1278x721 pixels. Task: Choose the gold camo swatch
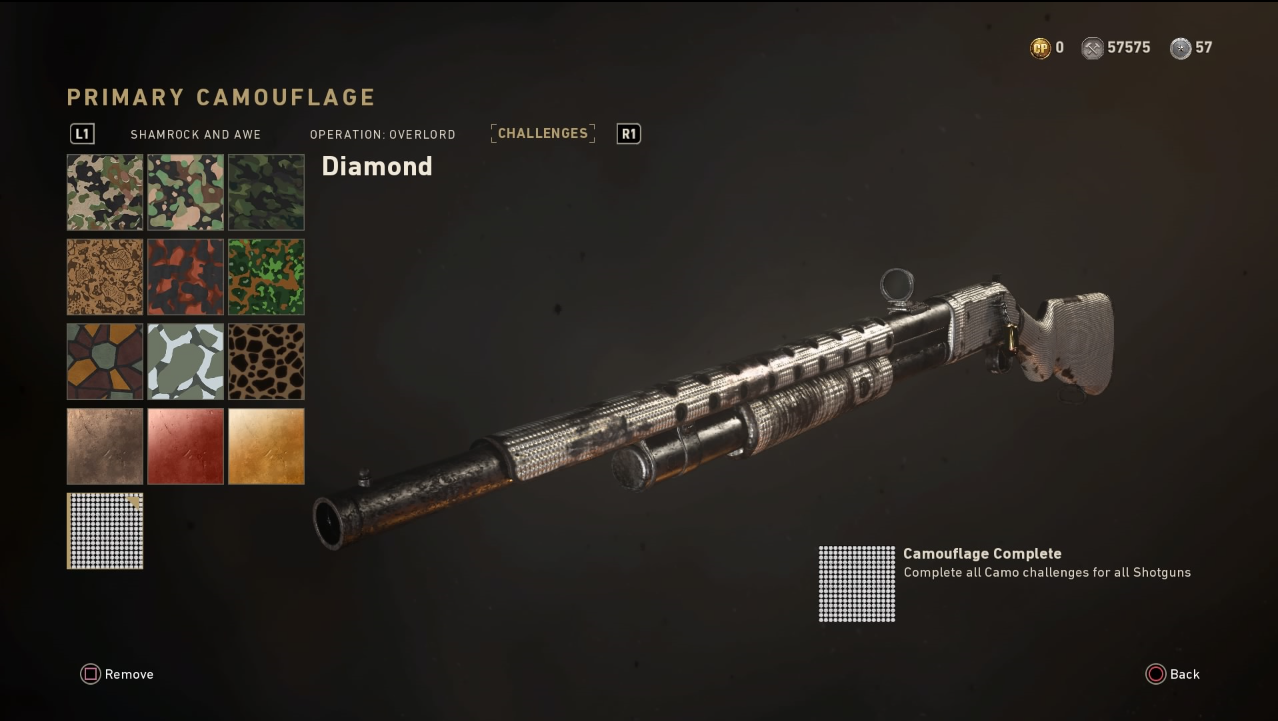point(266,446)
